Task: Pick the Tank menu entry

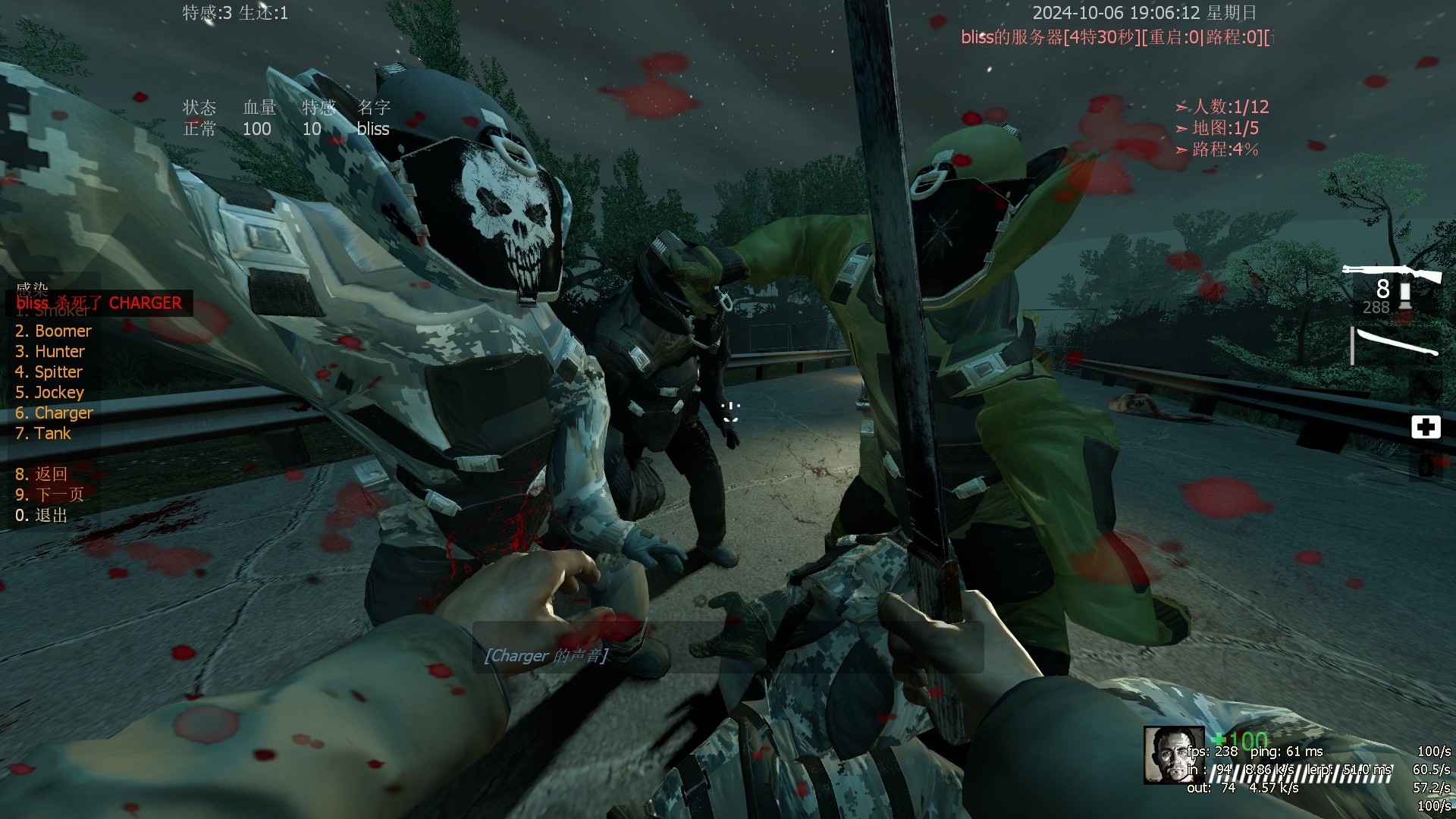Action: click(42, 434)
